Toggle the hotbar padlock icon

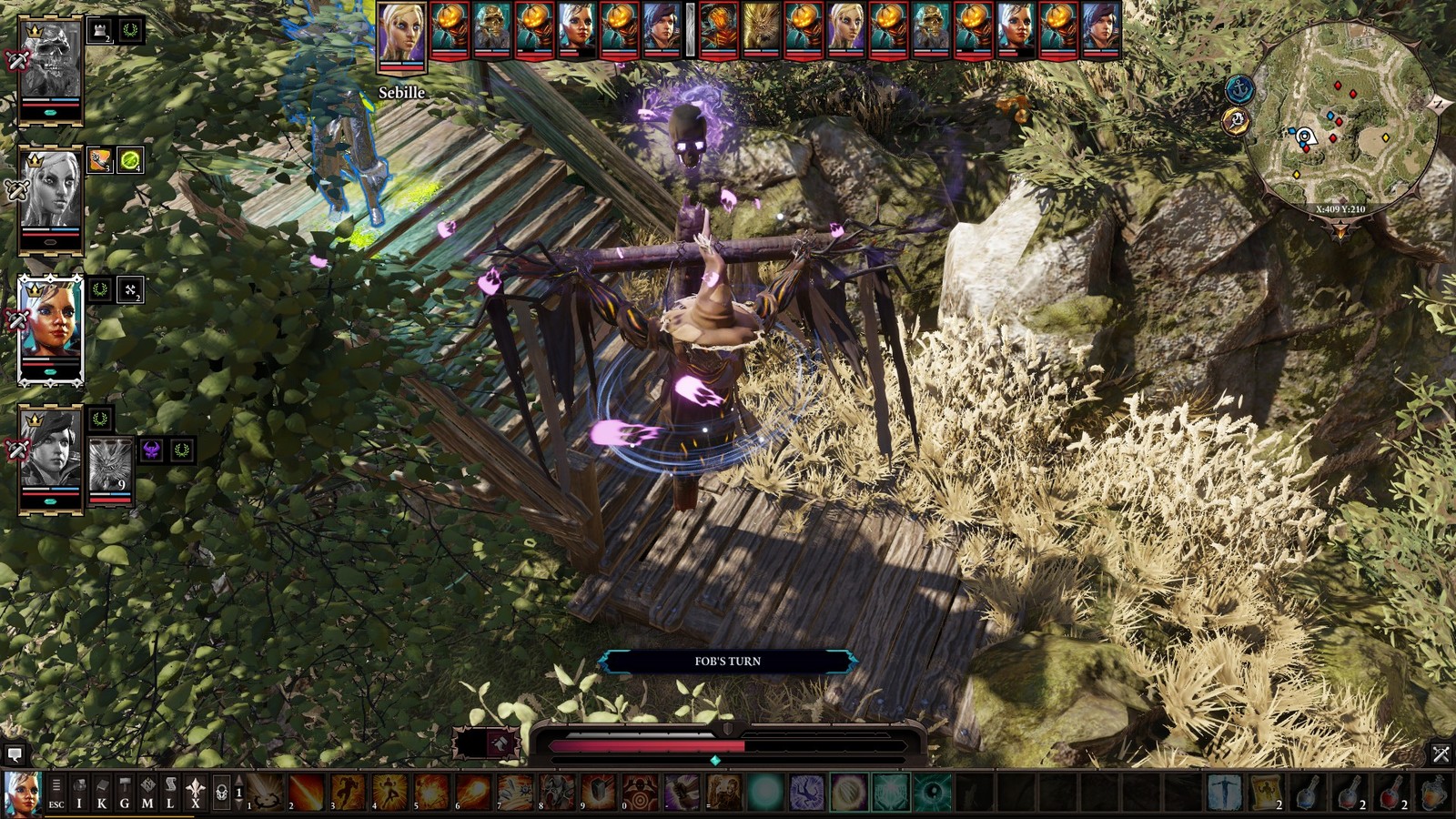tap(221, 794)
